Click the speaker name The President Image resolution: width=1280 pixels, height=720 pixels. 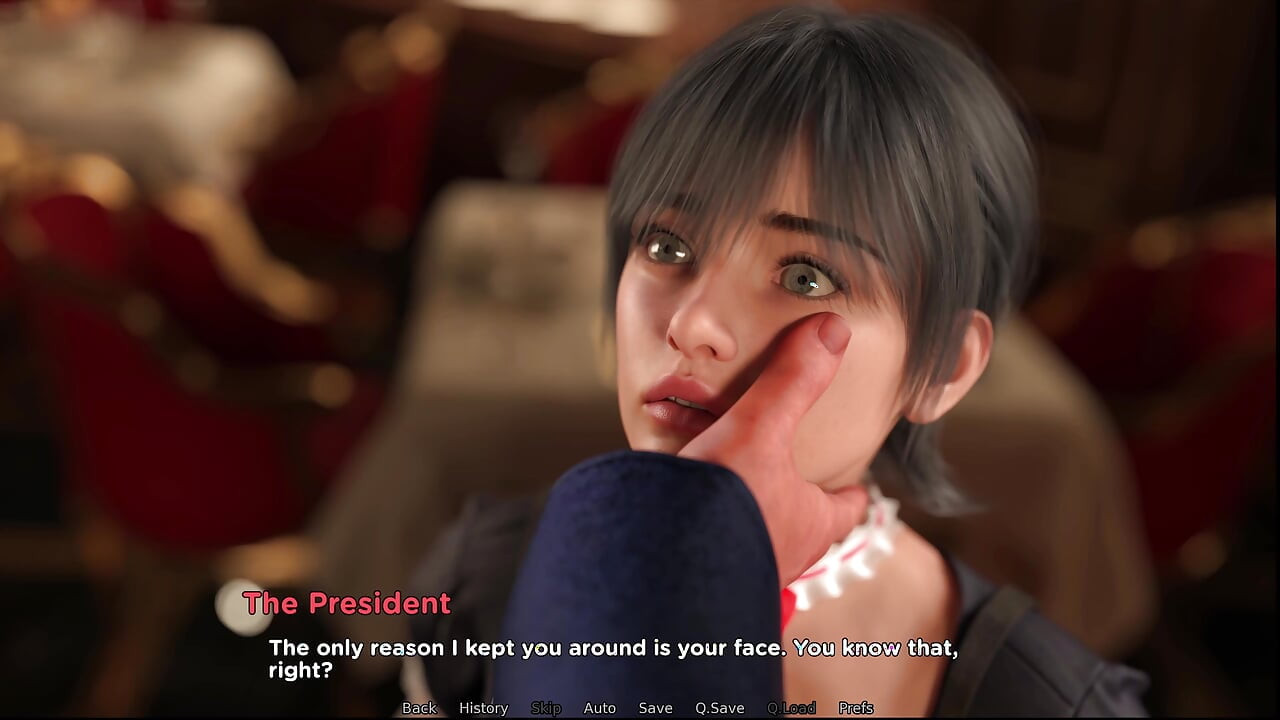point(347,603)
